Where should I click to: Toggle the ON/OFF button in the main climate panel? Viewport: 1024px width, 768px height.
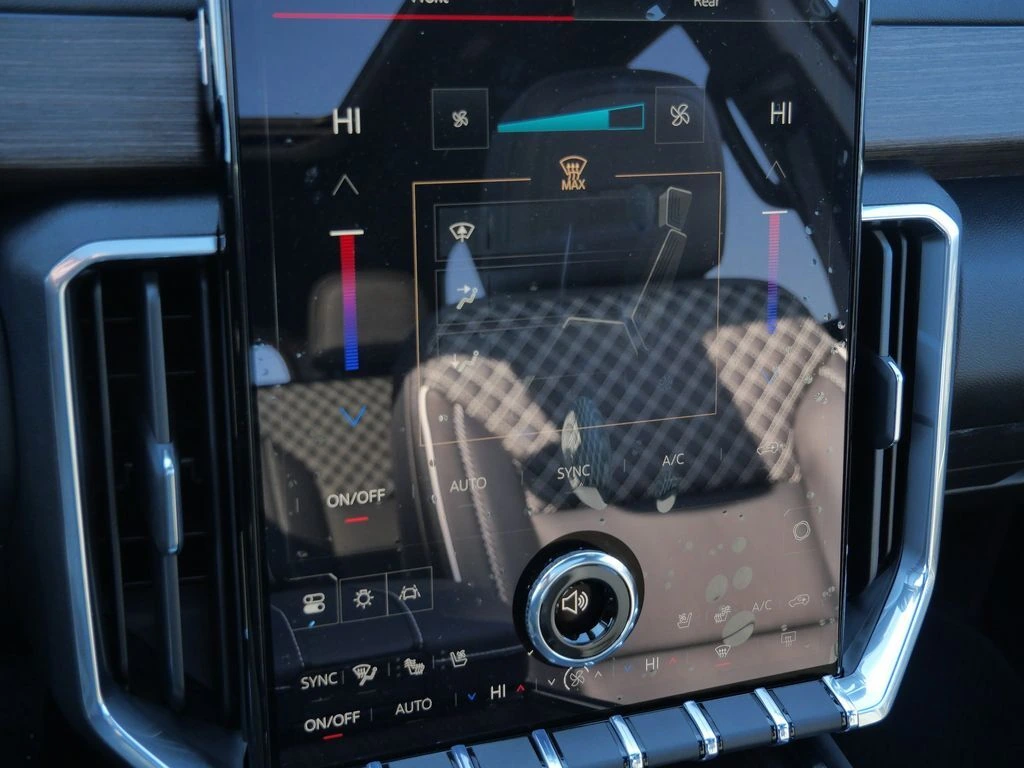355,499
